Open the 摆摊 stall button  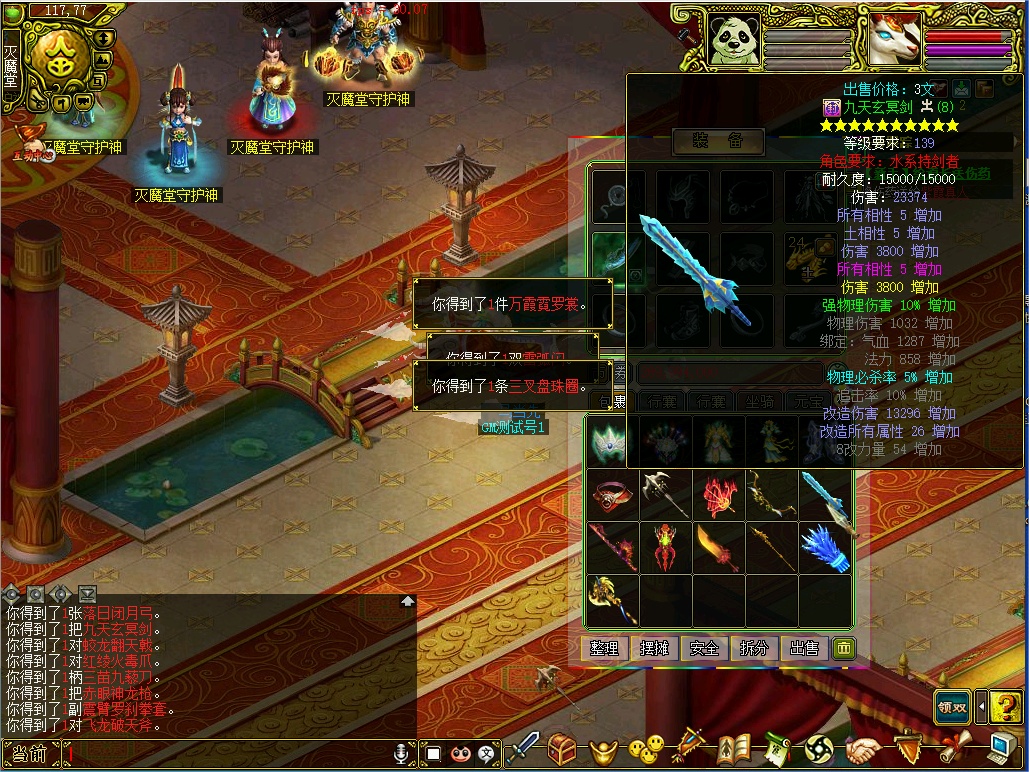coord(655,648)
